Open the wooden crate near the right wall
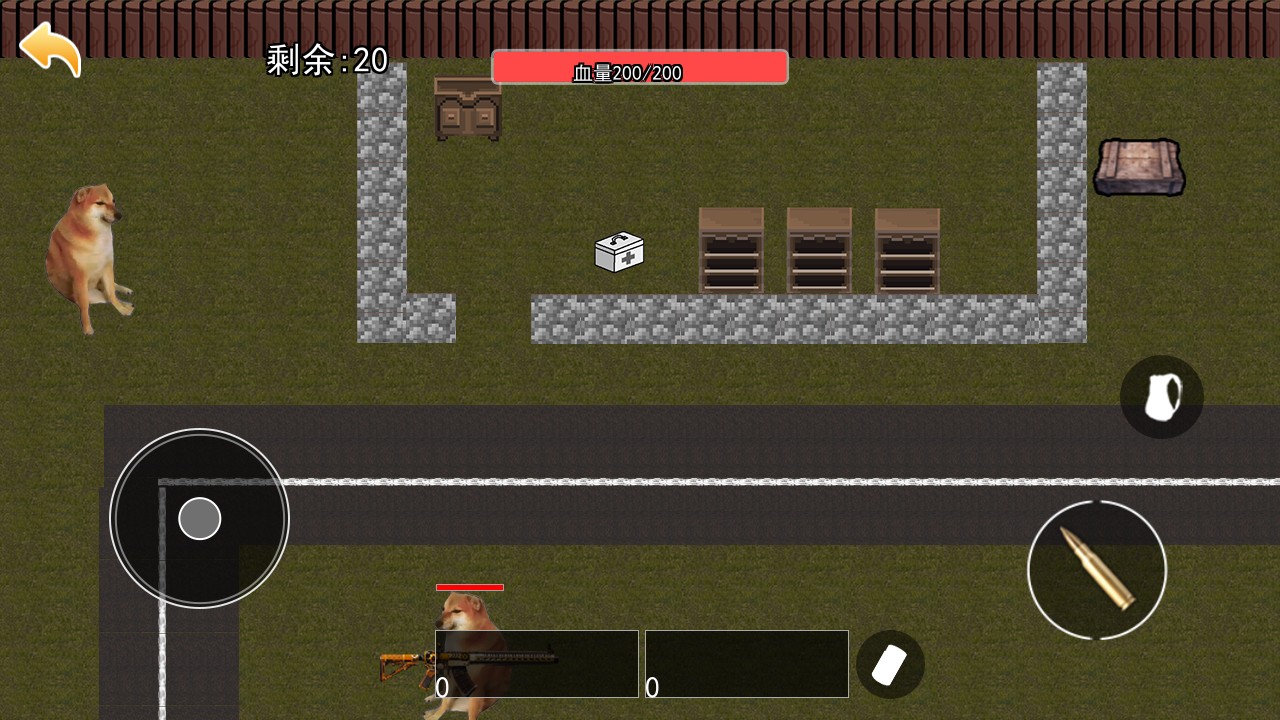This screenshot has height=720, width=1280. point(1139,167)
